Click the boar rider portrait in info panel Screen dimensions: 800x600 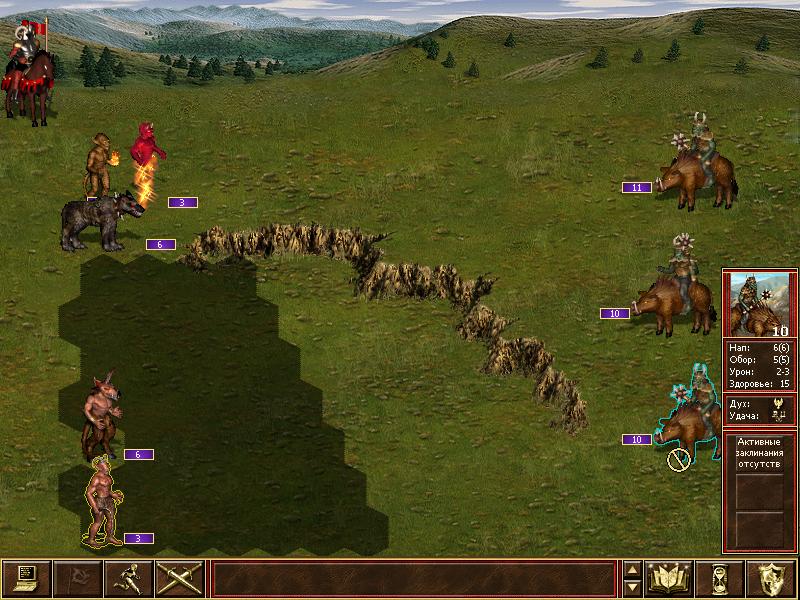pos(760,304)
